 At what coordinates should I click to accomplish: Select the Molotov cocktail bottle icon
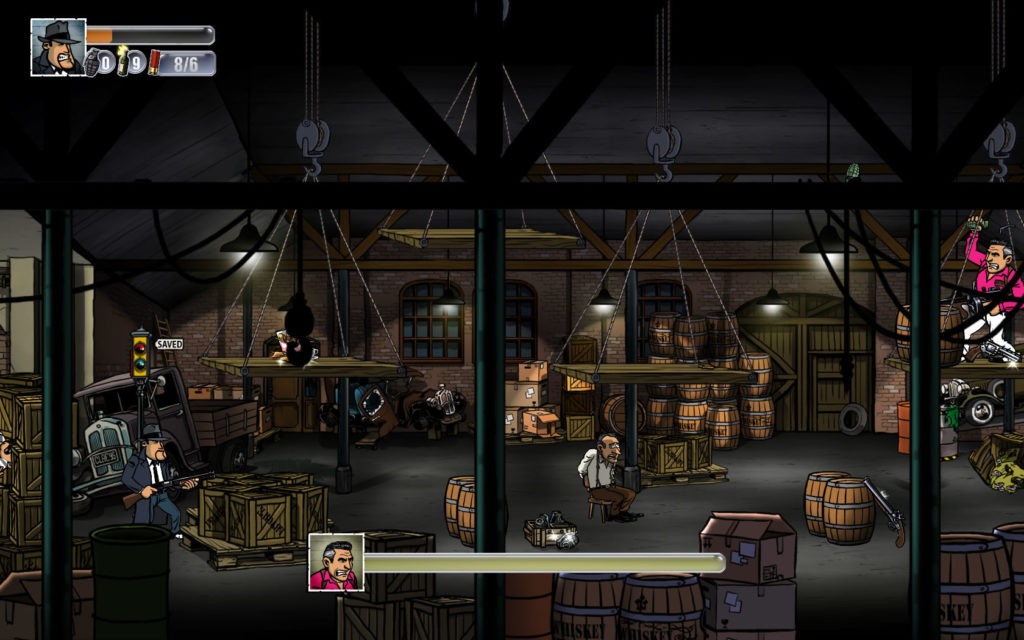point(123,62)
